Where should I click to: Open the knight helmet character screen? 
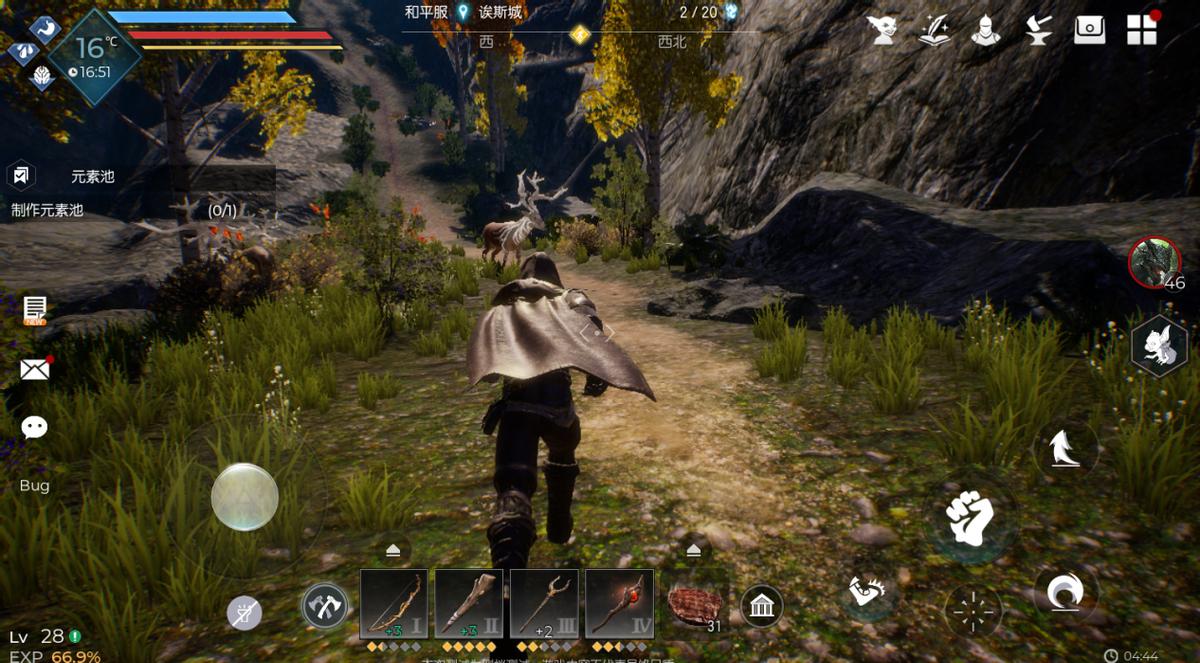[986, 30]
